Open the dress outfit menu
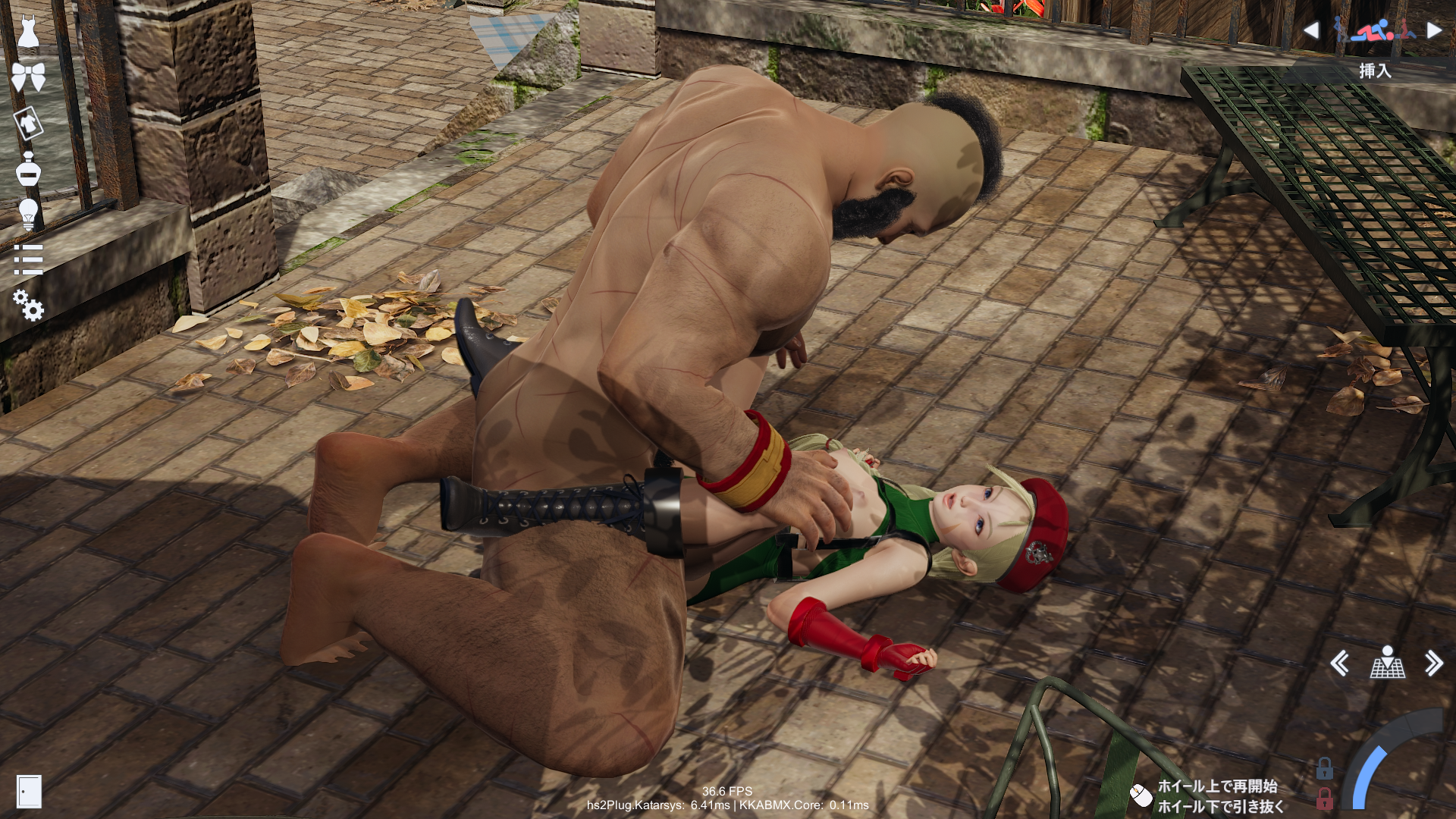 [x=28, y=31]
